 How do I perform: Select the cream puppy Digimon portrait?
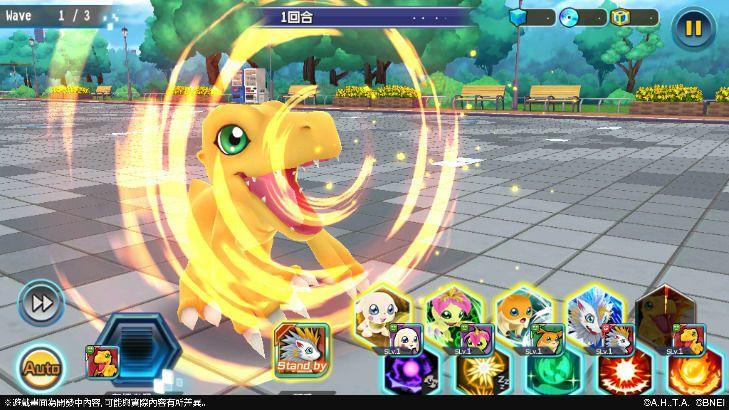[384, 311]
